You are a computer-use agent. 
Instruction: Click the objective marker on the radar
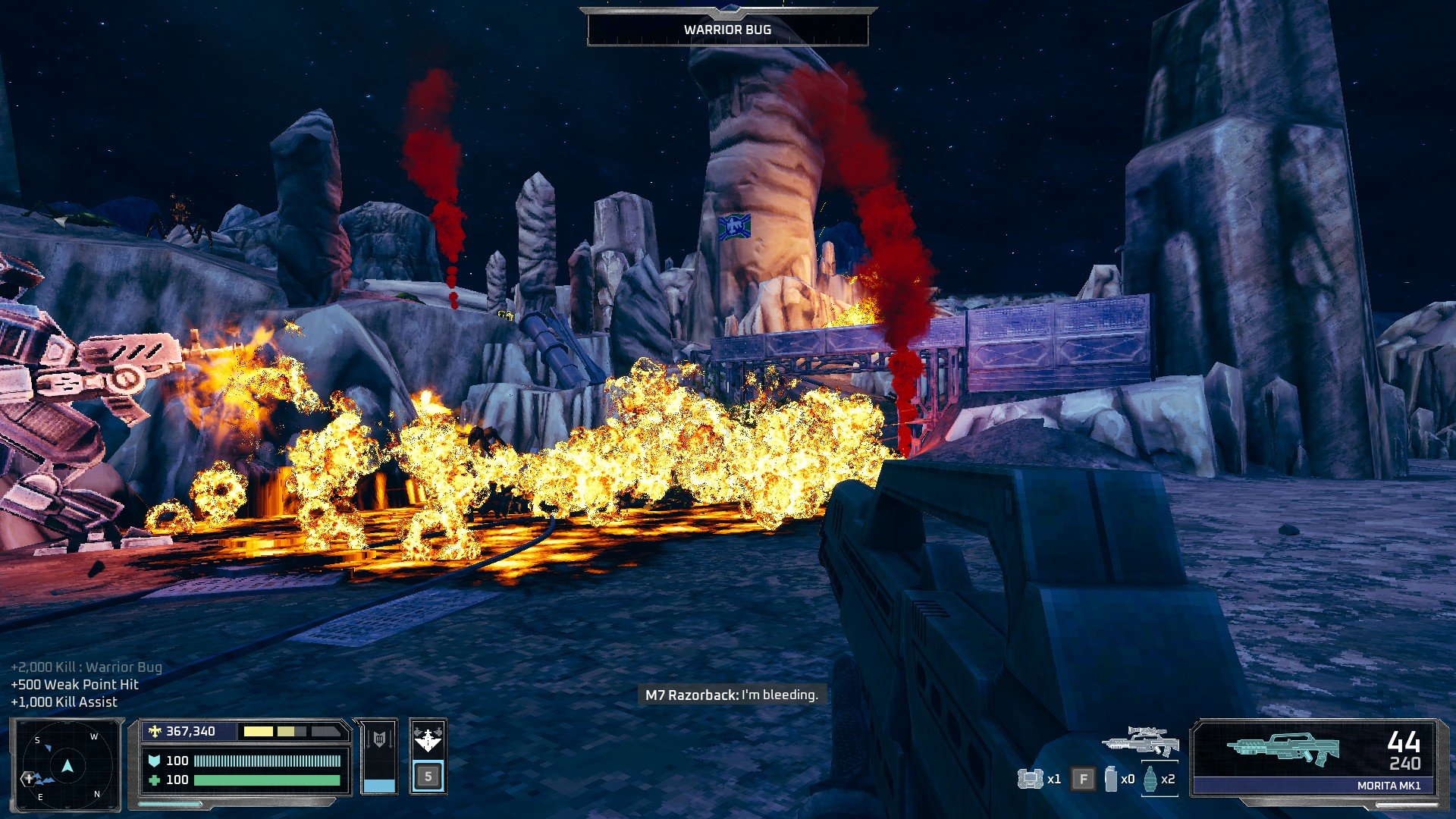30,778
